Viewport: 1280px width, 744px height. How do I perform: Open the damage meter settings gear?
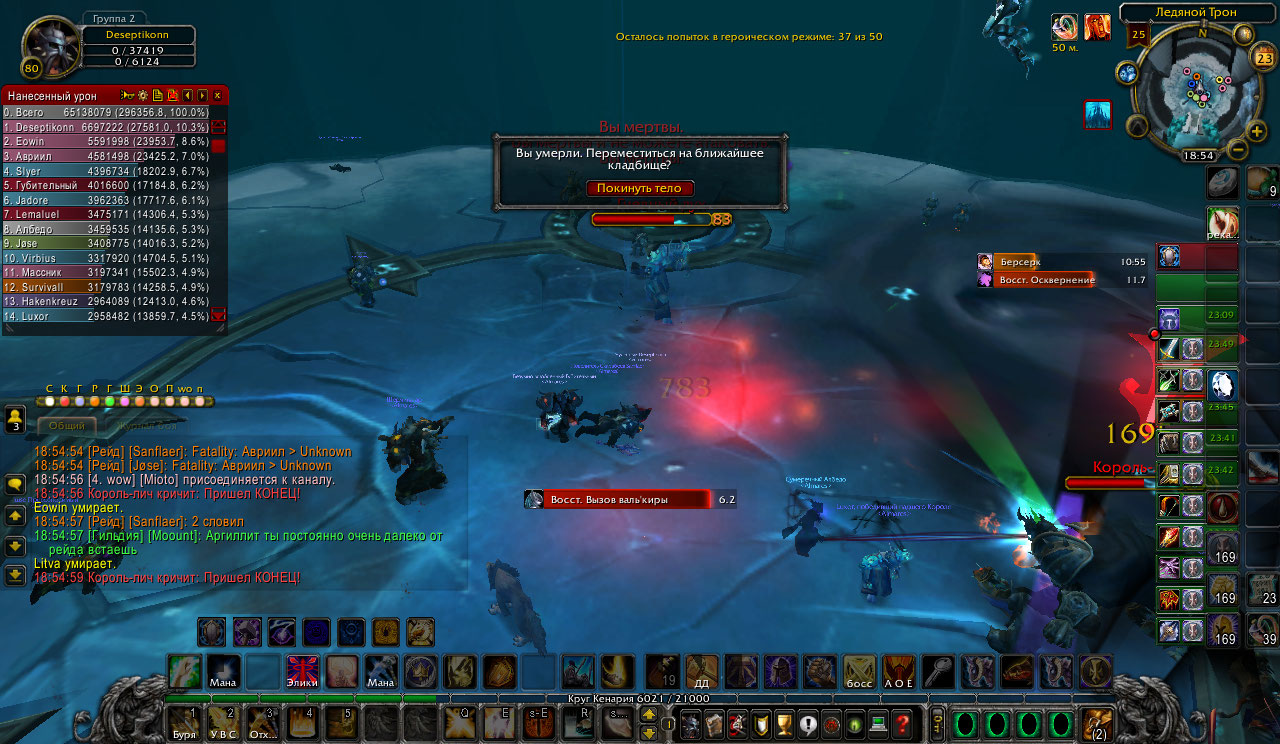point(142,95)
